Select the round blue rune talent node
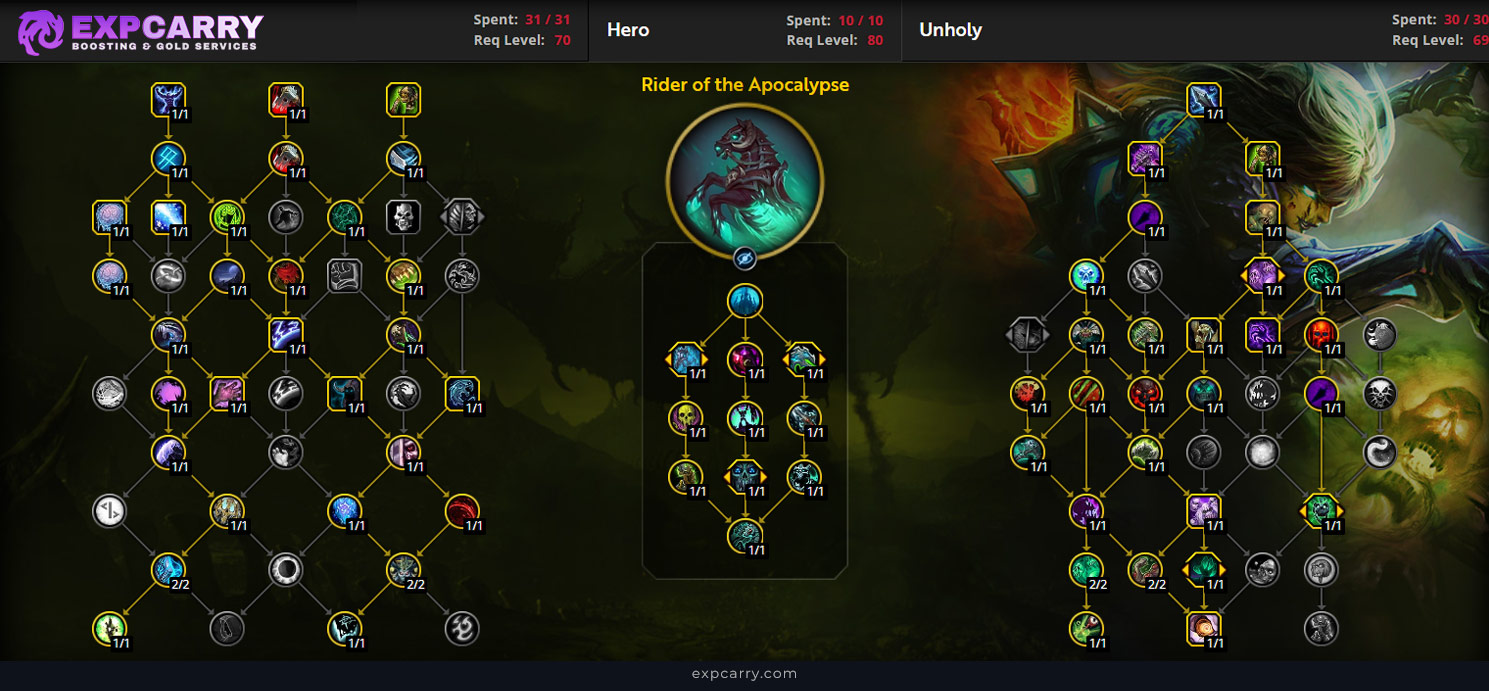Screen dimensions: 1489x691 (x=168, y=157)
